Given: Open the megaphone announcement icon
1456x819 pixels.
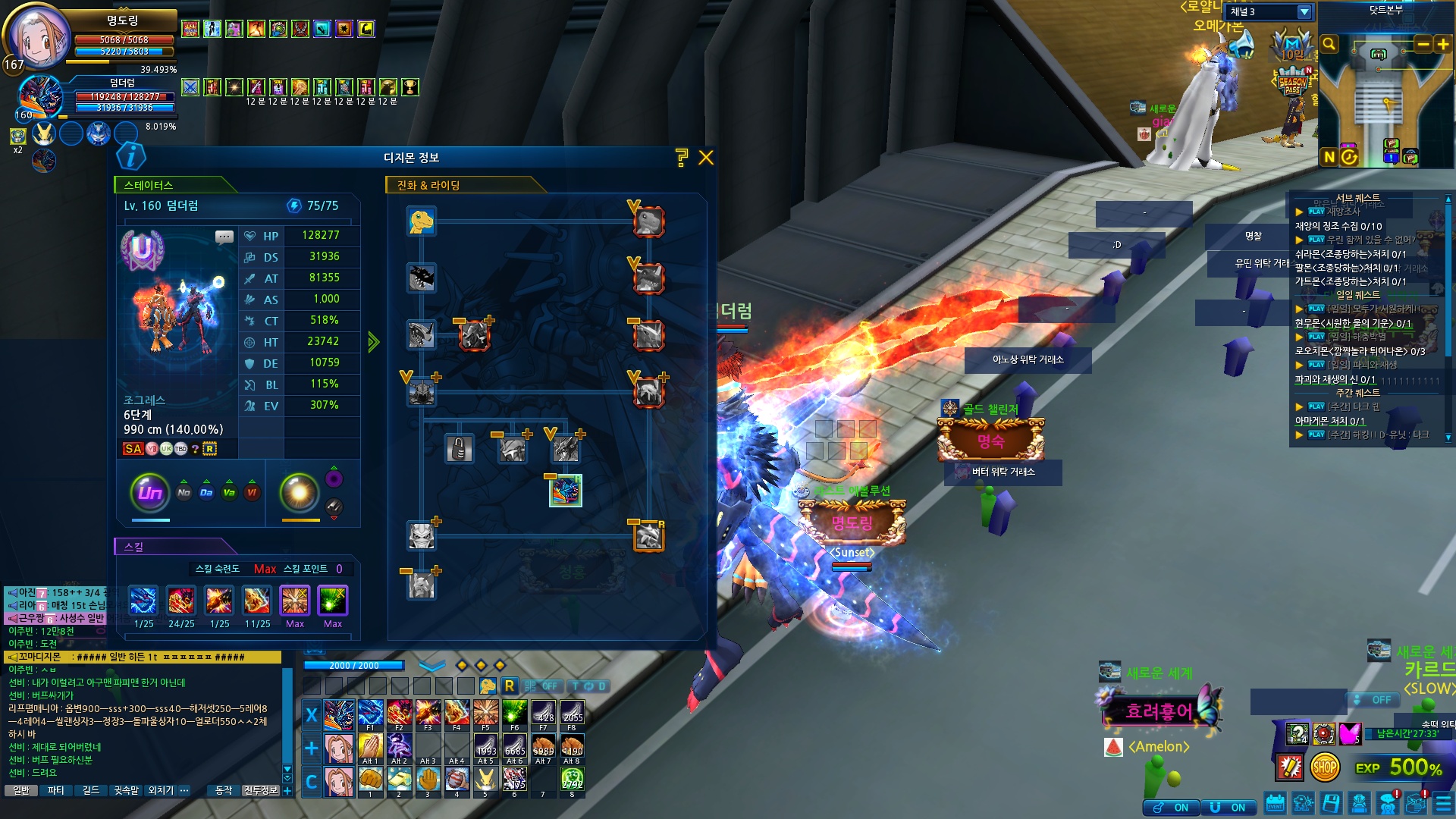Looking at the screenshot, I should [1241, 47].
